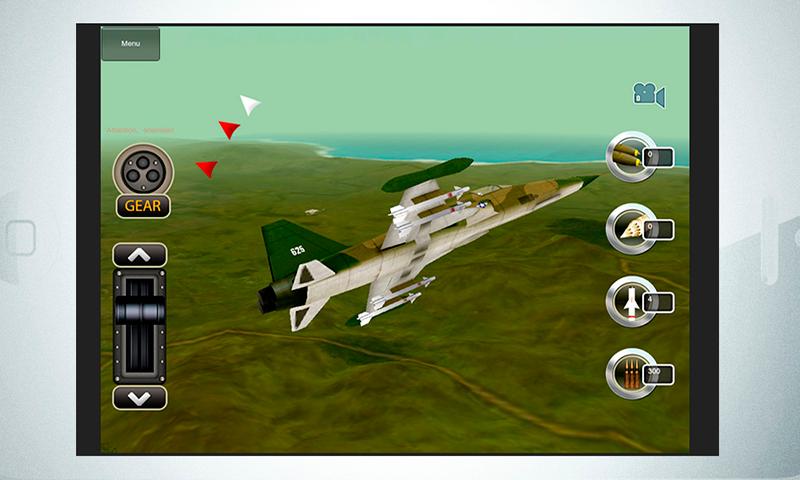Fire the twin yellow-tipped bombs weapon
800x480 pixels.
632,156
